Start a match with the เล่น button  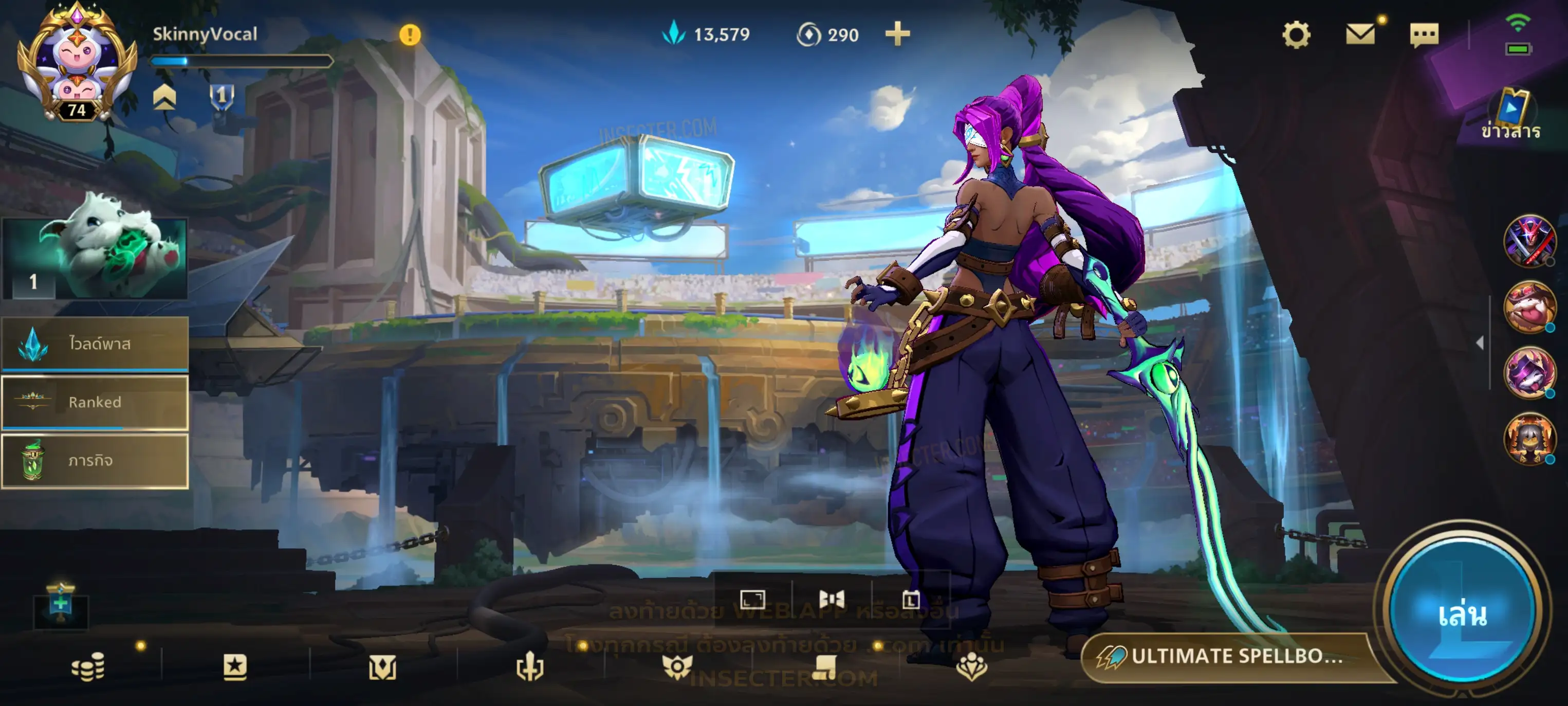[x=1462, y=613]
